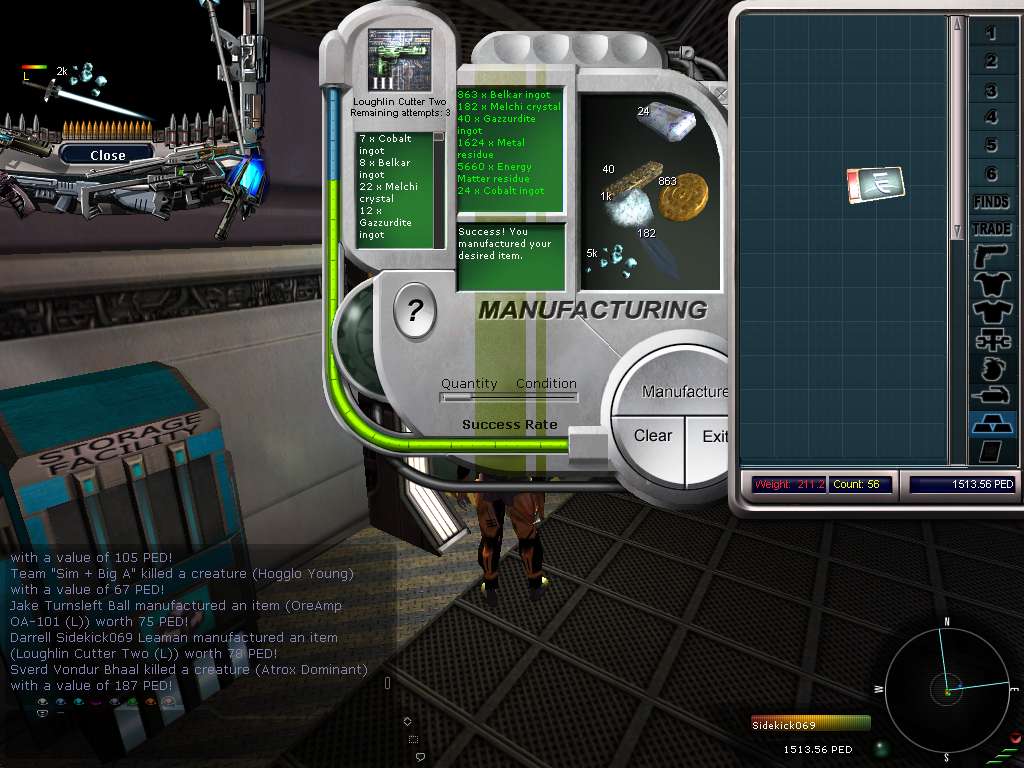Show the body armor category
Image resolution: width=1024 pixels, height=768 pixels.
point(991,285)
